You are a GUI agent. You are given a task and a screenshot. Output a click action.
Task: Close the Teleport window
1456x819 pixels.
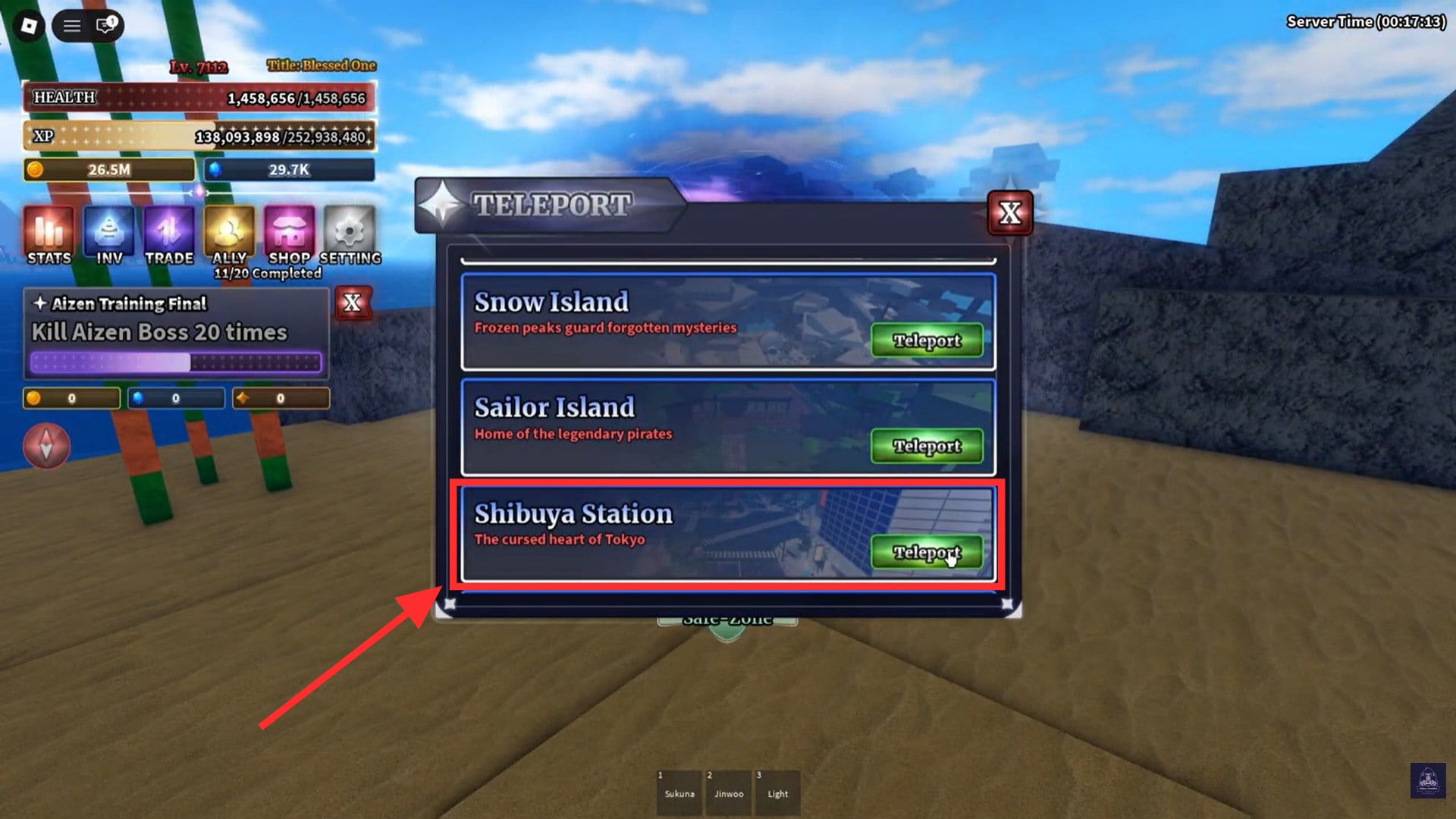click(x=1011, y=213)
